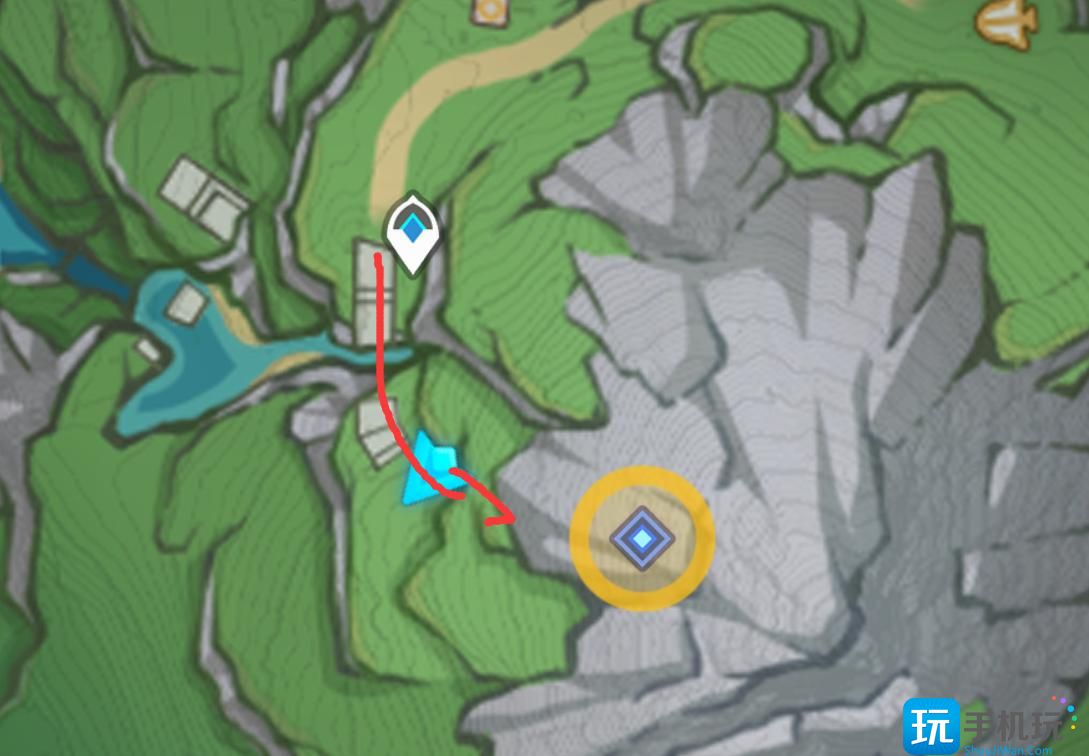This screenshot has width=1089, height=756.
Task: Click the diamond marker inside the yellow circle
Action: [x=642, y=538]
